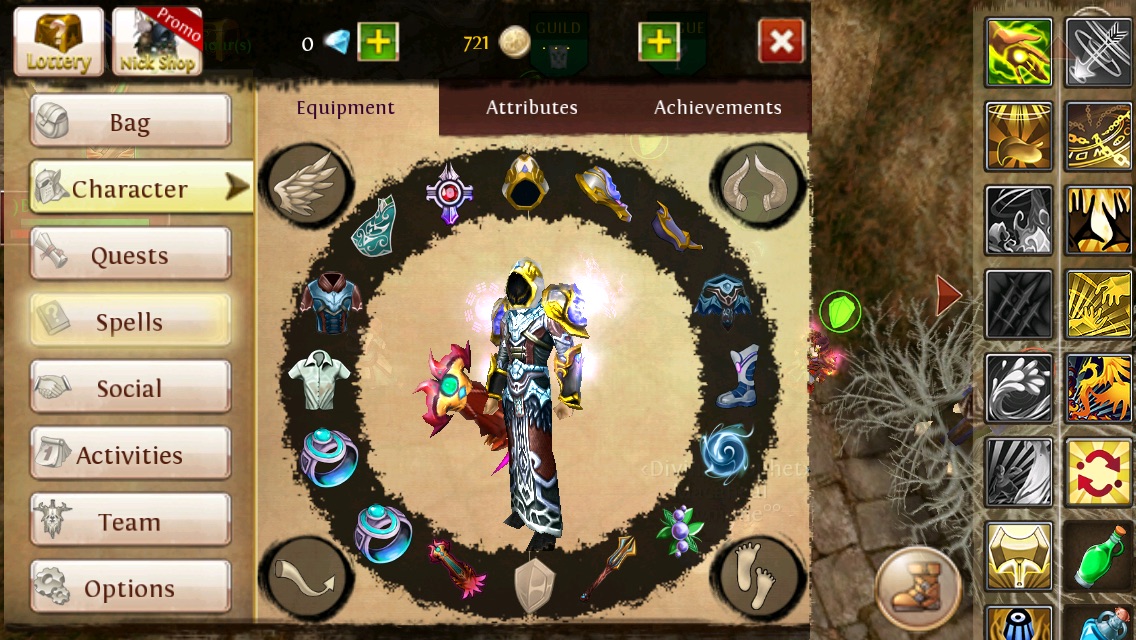This screenshot has width=1136, height=640.
Task: Open the Social menu
Action: coord(130,388)
